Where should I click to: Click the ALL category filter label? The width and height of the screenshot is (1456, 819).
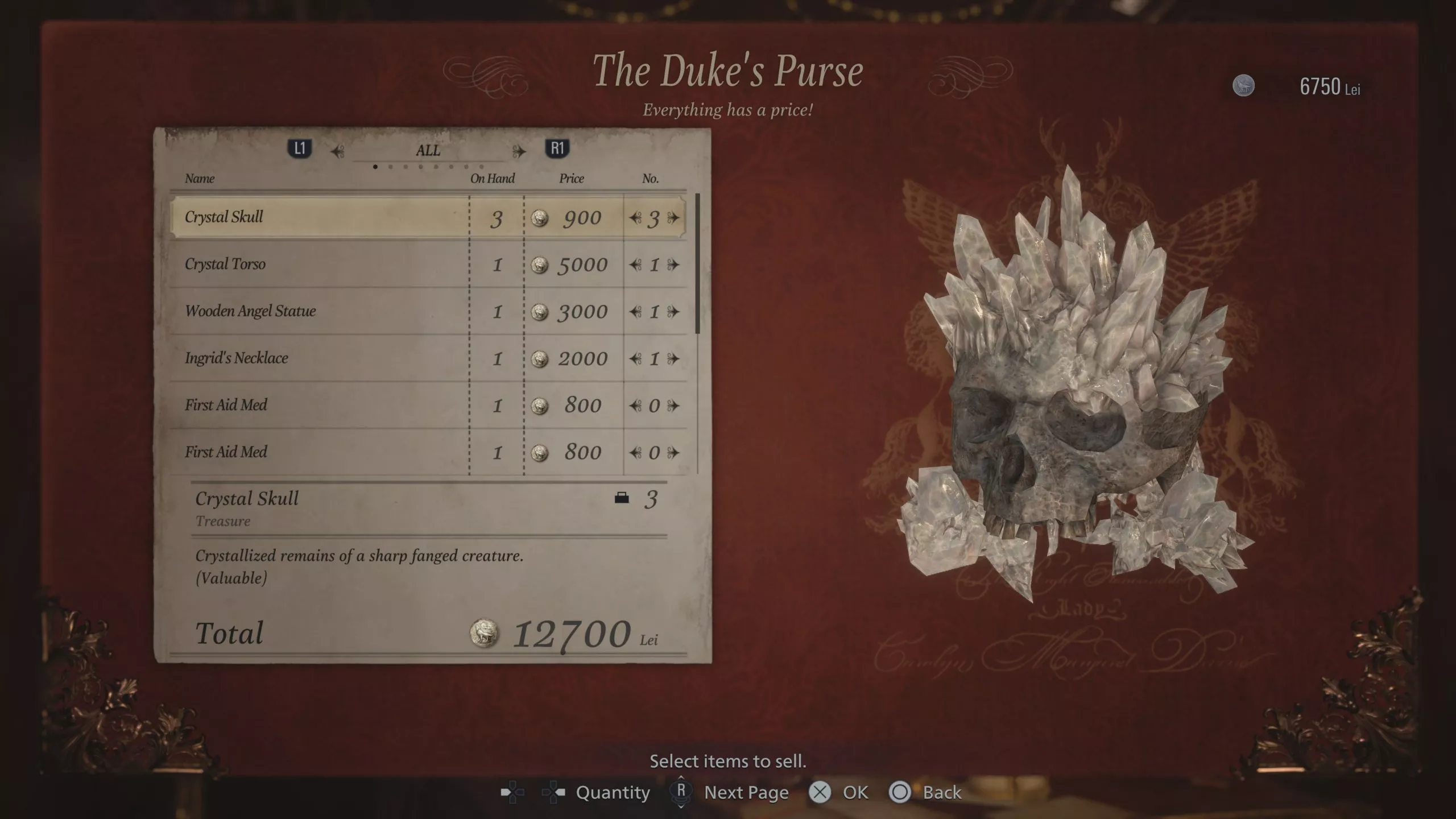pyautogui.click(x=428, y=151)
